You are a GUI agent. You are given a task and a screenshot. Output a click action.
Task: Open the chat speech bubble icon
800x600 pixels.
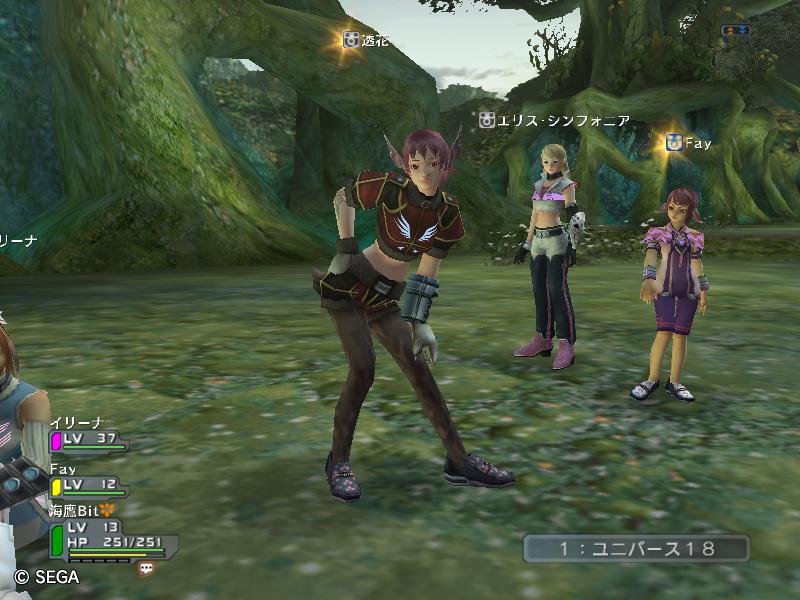click(147, 568)
